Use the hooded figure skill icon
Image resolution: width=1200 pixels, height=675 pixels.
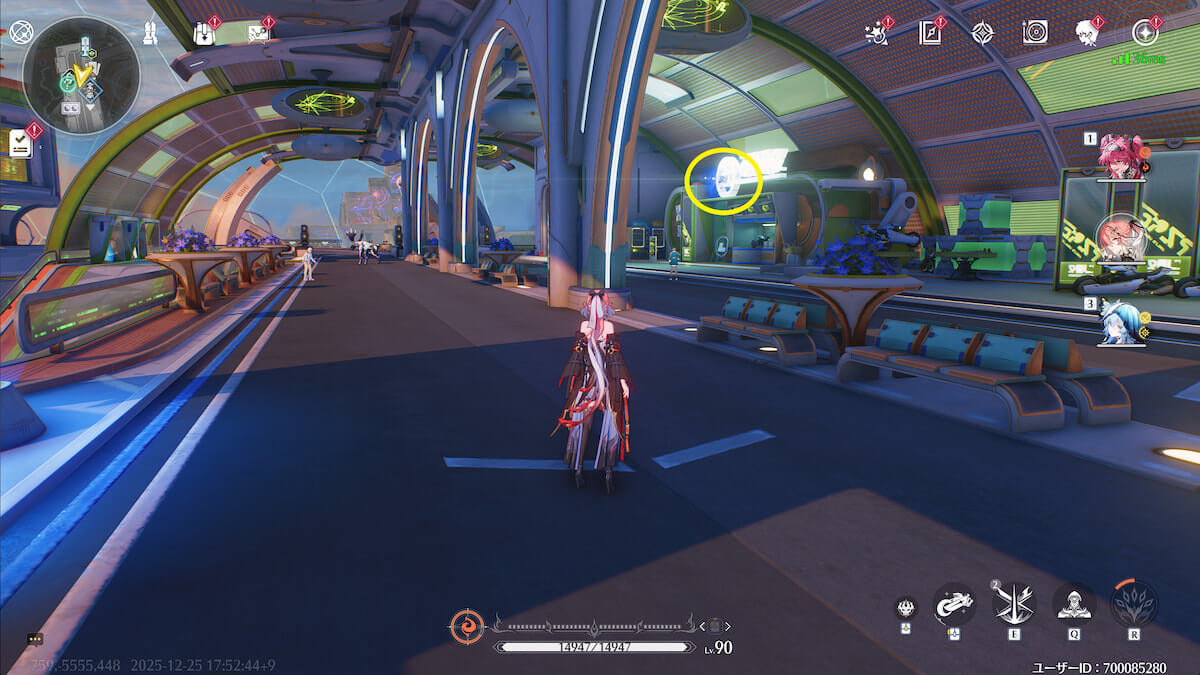(1074, 602)
